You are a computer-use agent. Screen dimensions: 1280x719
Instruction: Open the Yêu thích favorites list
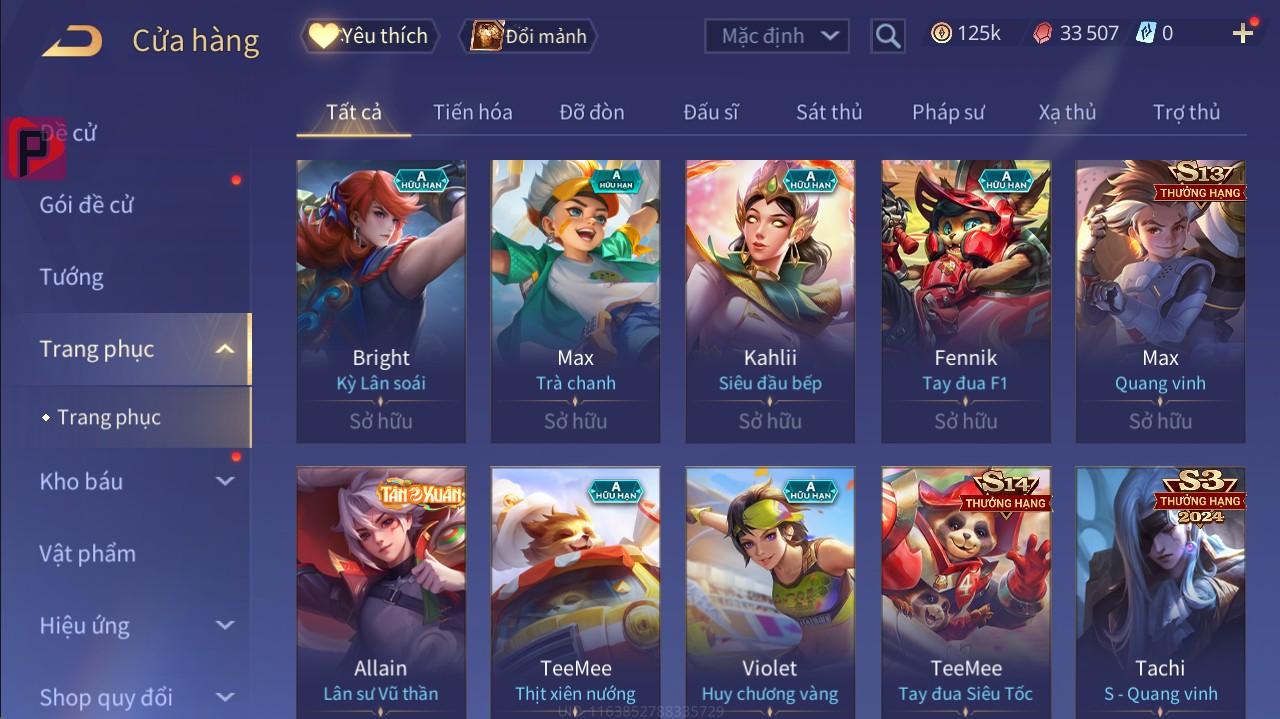(x=368, y=36)
